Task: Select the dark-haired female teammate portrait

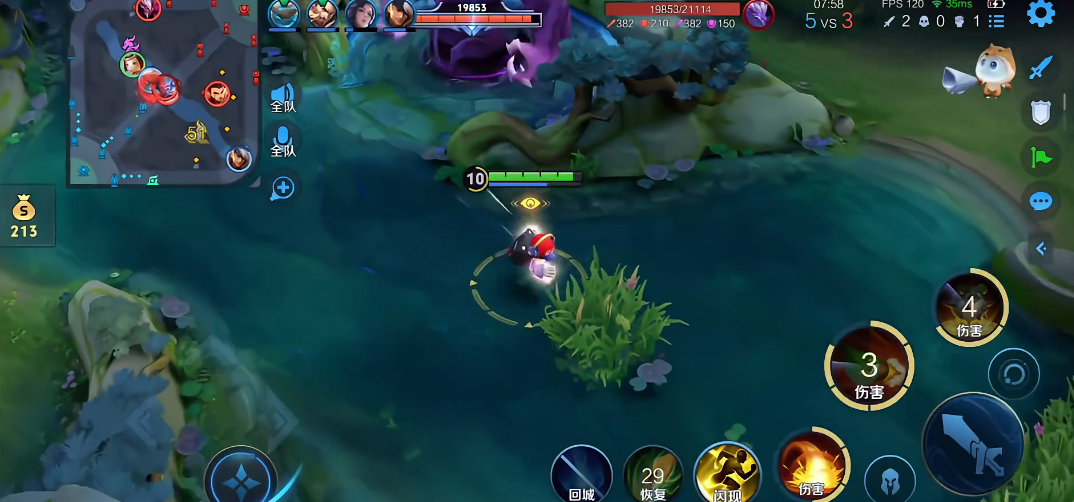Action: click(361, 14)
